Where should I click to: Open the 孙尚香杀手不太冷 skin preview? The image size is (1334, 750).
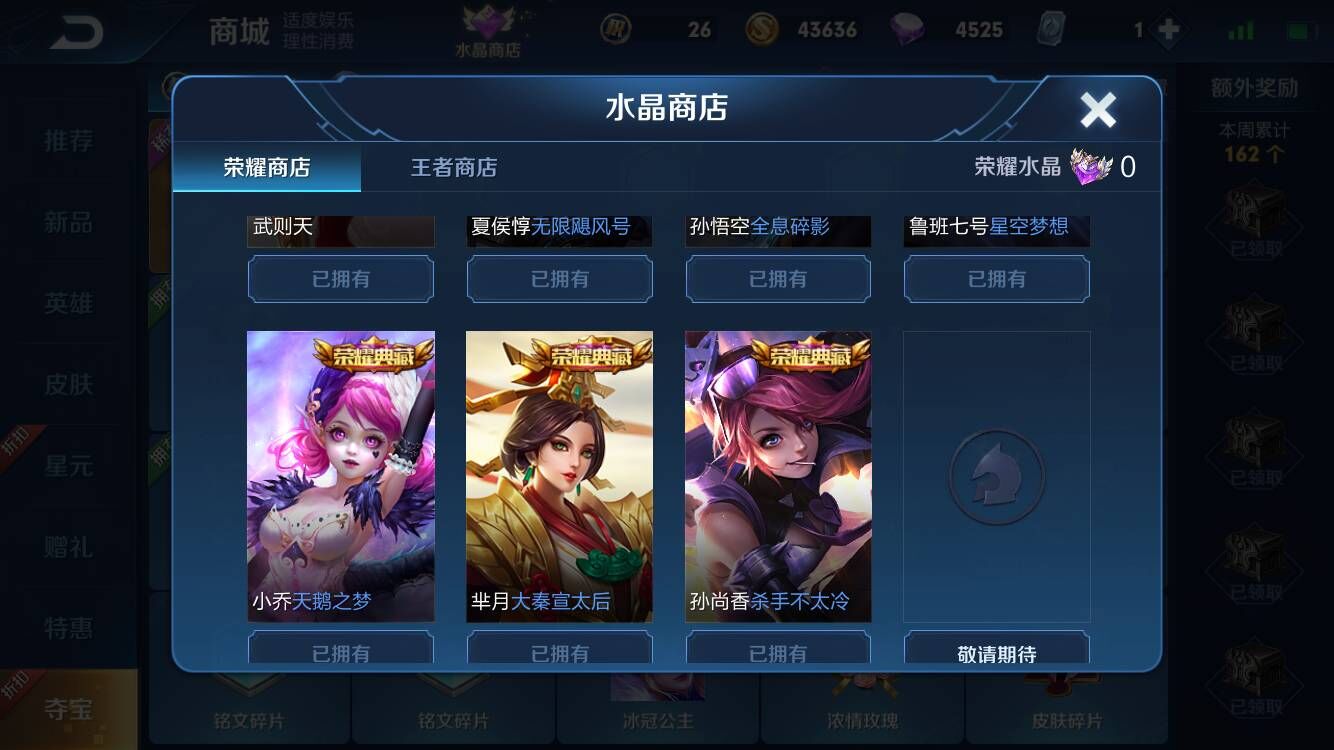[778, 476]
